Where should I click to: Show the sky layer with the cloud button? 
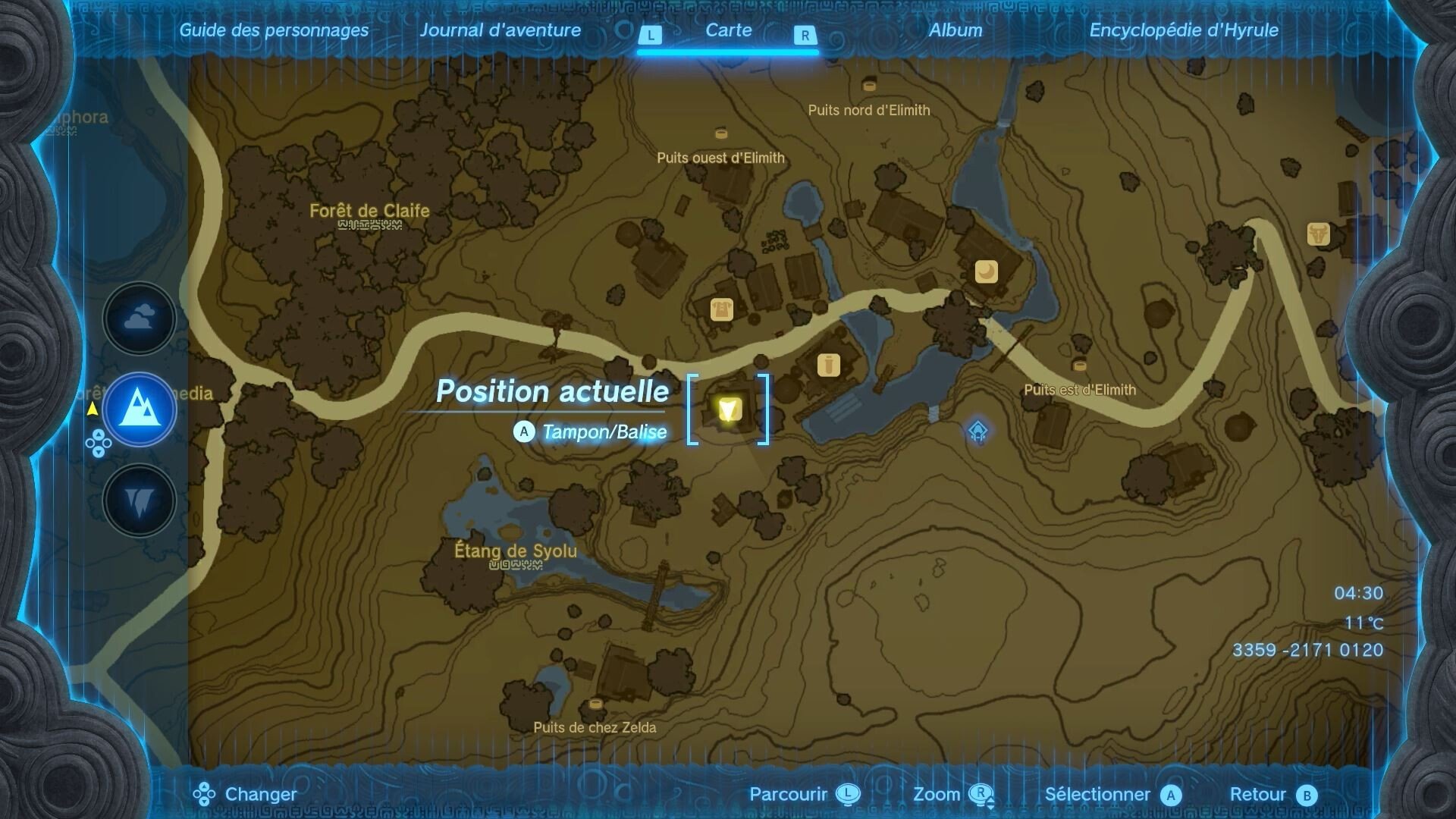[x=140, y=318]
